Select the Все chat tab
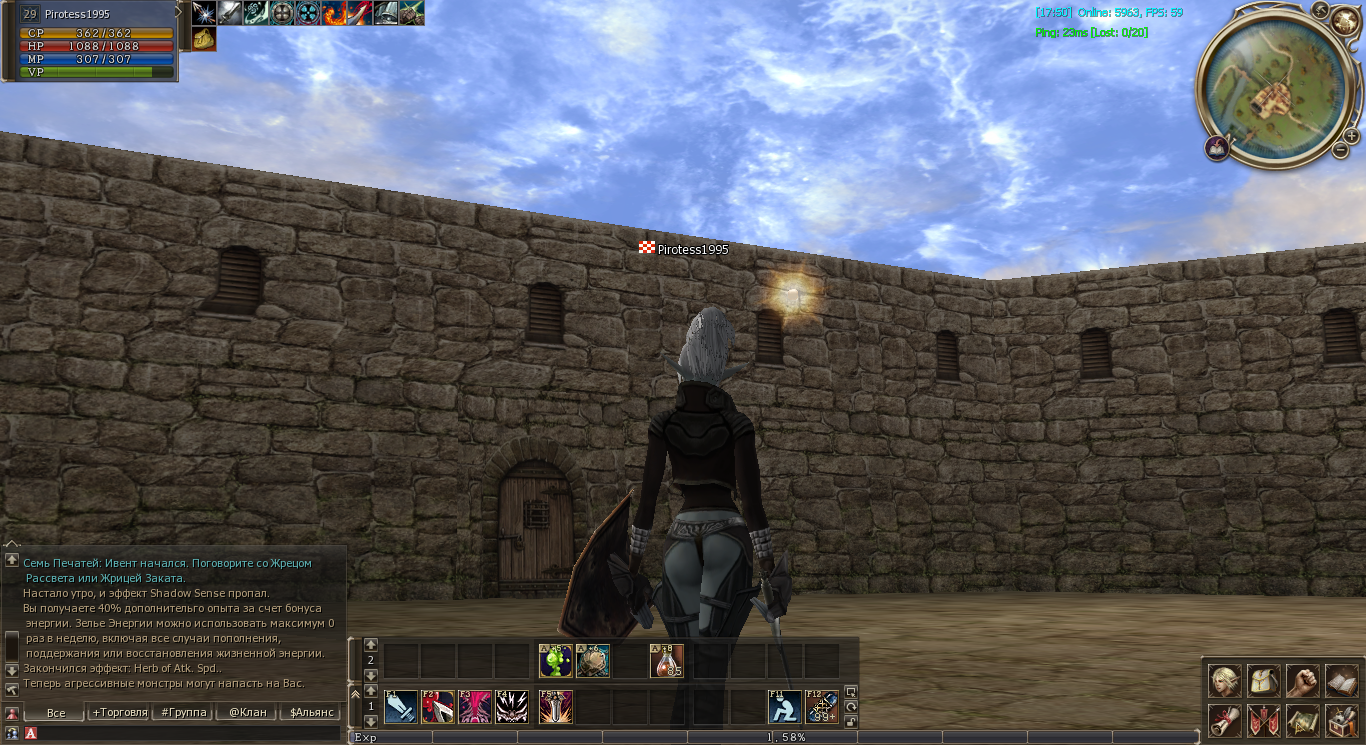 coord(56,713)
